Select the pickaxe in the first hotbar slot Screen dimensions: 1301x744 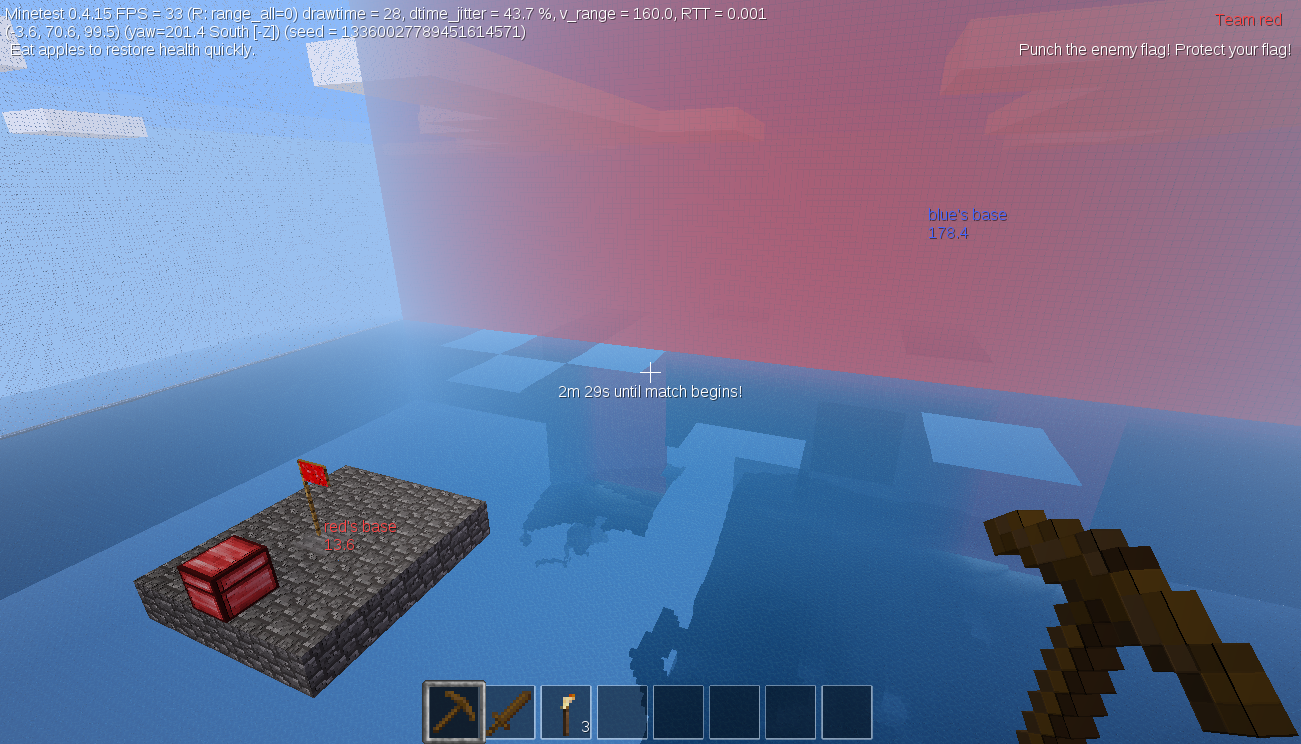(x=452, y=711)
